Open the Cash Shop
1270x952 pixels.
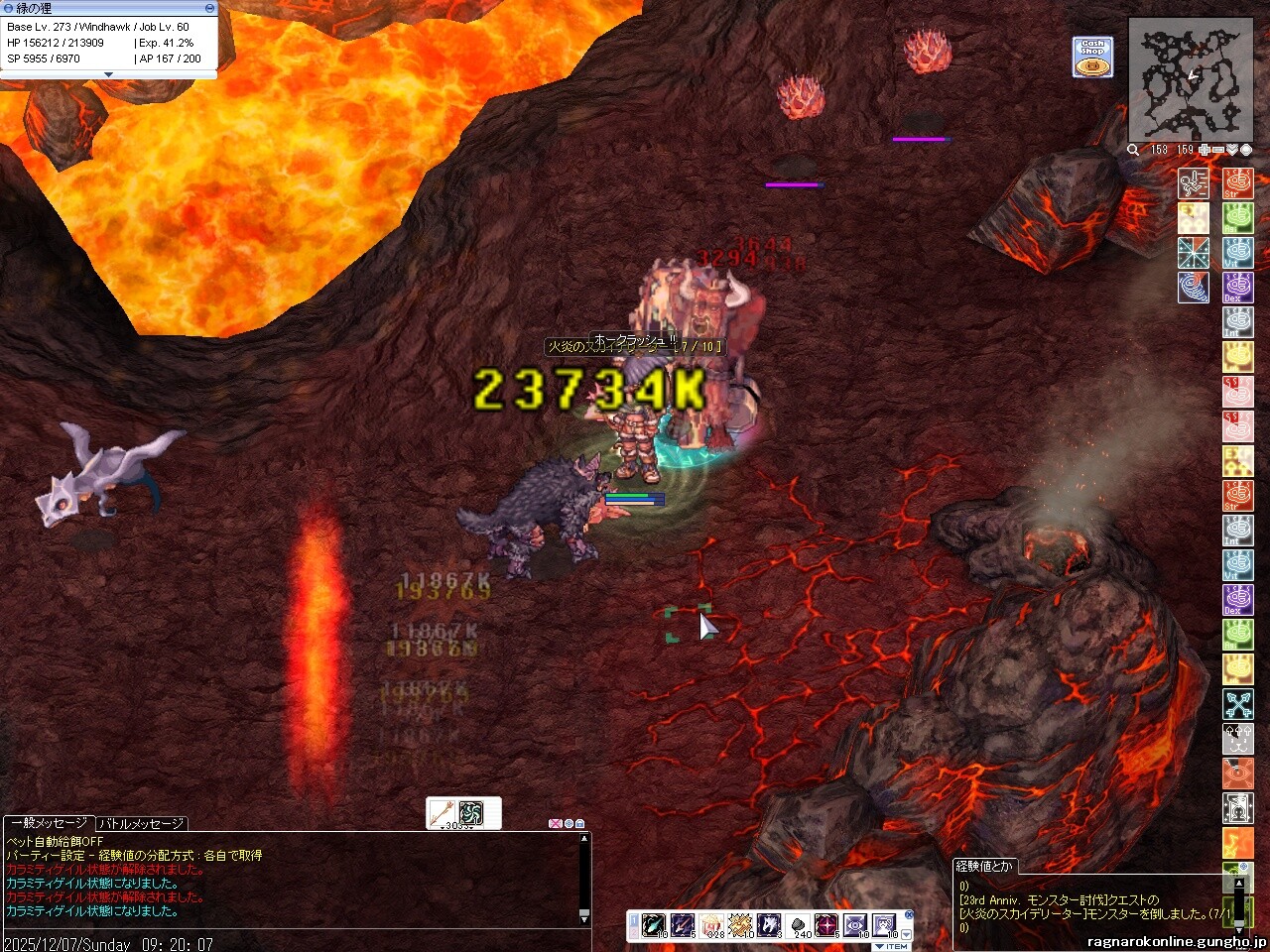pyautogui.click(x=1092, y=57)
